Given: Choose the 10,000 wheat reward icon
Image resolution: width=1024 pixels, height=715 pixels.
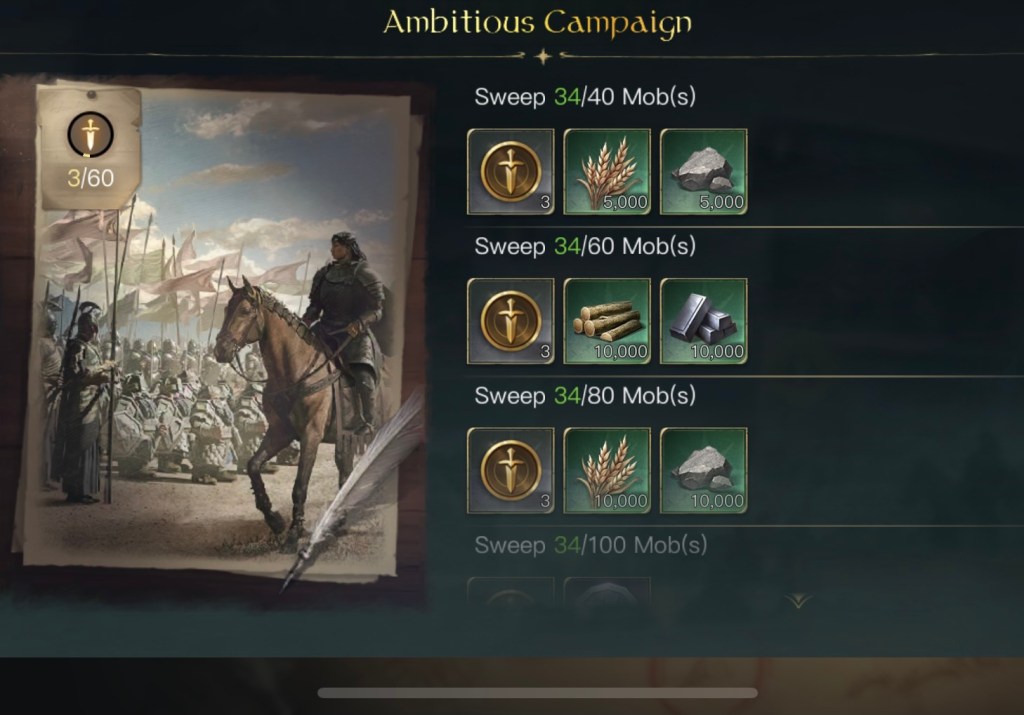Looking at the screenshot, I should click(x=607, y=470).
